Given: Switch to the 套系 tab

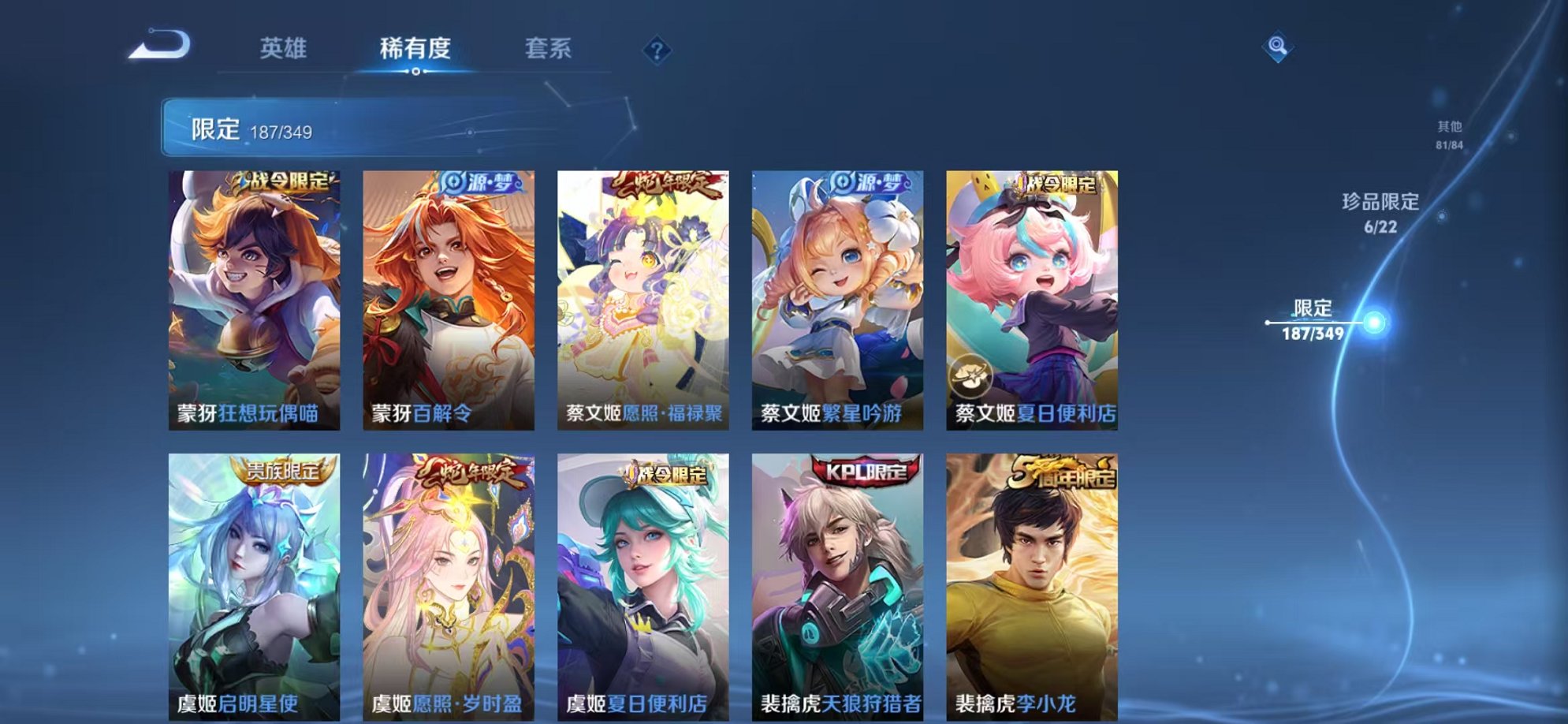Looking at the screenshot, I should pyautogui.click(x=549, y=48).
